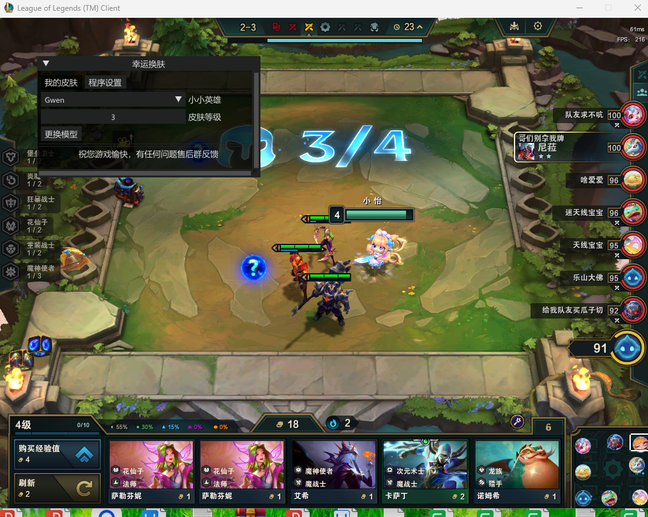The image size is (648, 517).
Task: Buy the 艾希 champion card
Action: coord(333,471)
